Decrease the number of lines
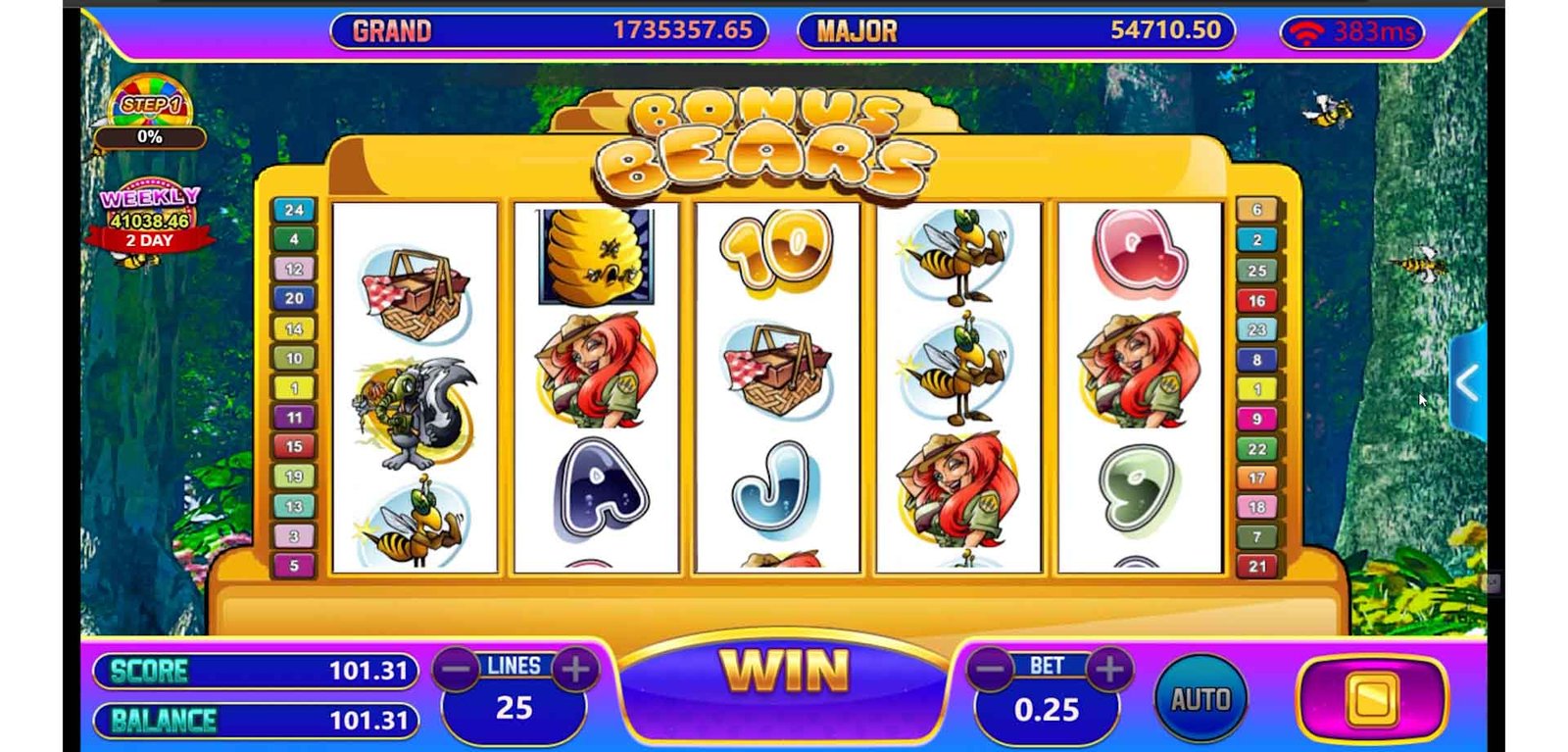 tap(457, 671)
